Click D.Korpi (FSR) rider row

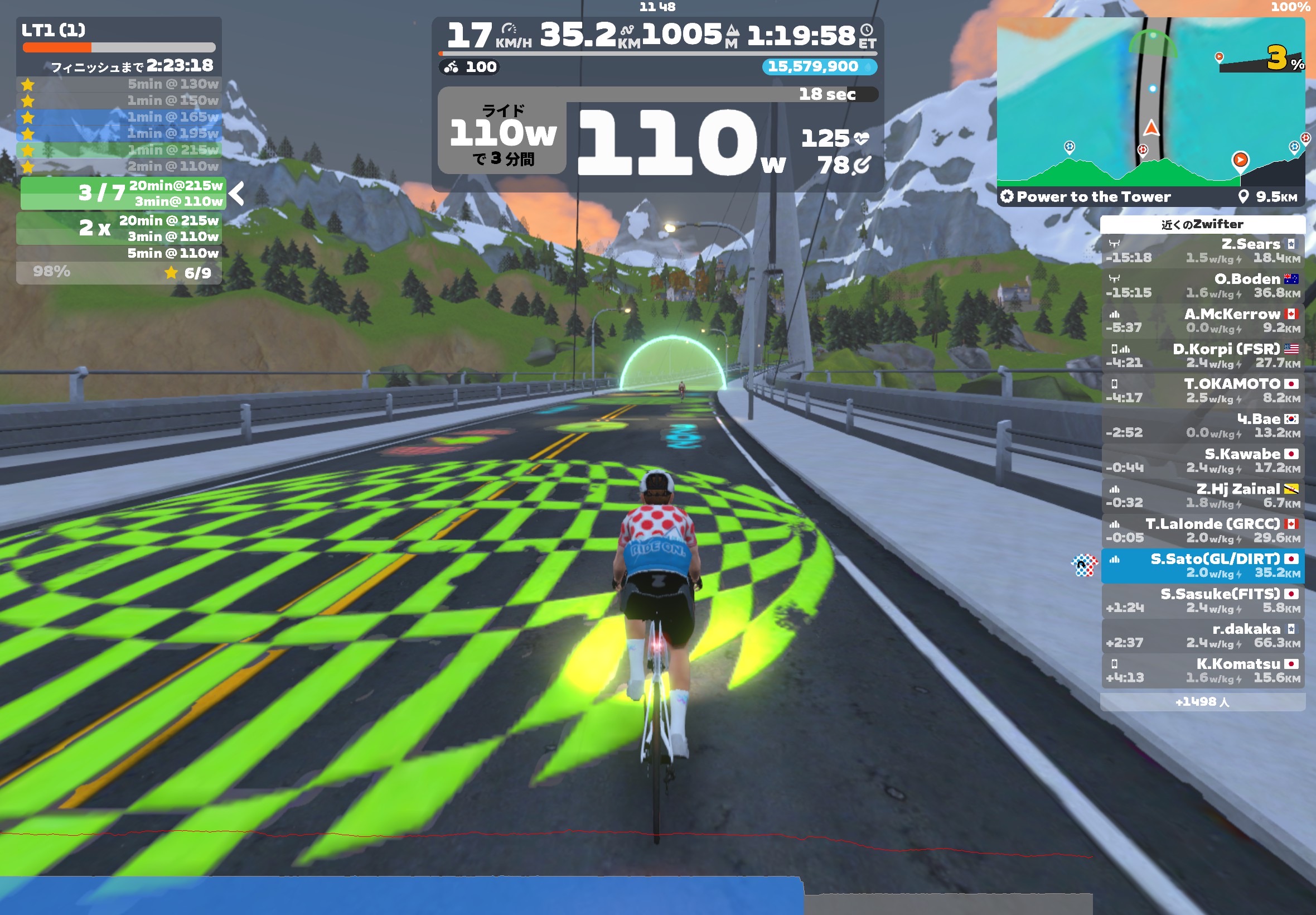click(x=1202, y=355)
